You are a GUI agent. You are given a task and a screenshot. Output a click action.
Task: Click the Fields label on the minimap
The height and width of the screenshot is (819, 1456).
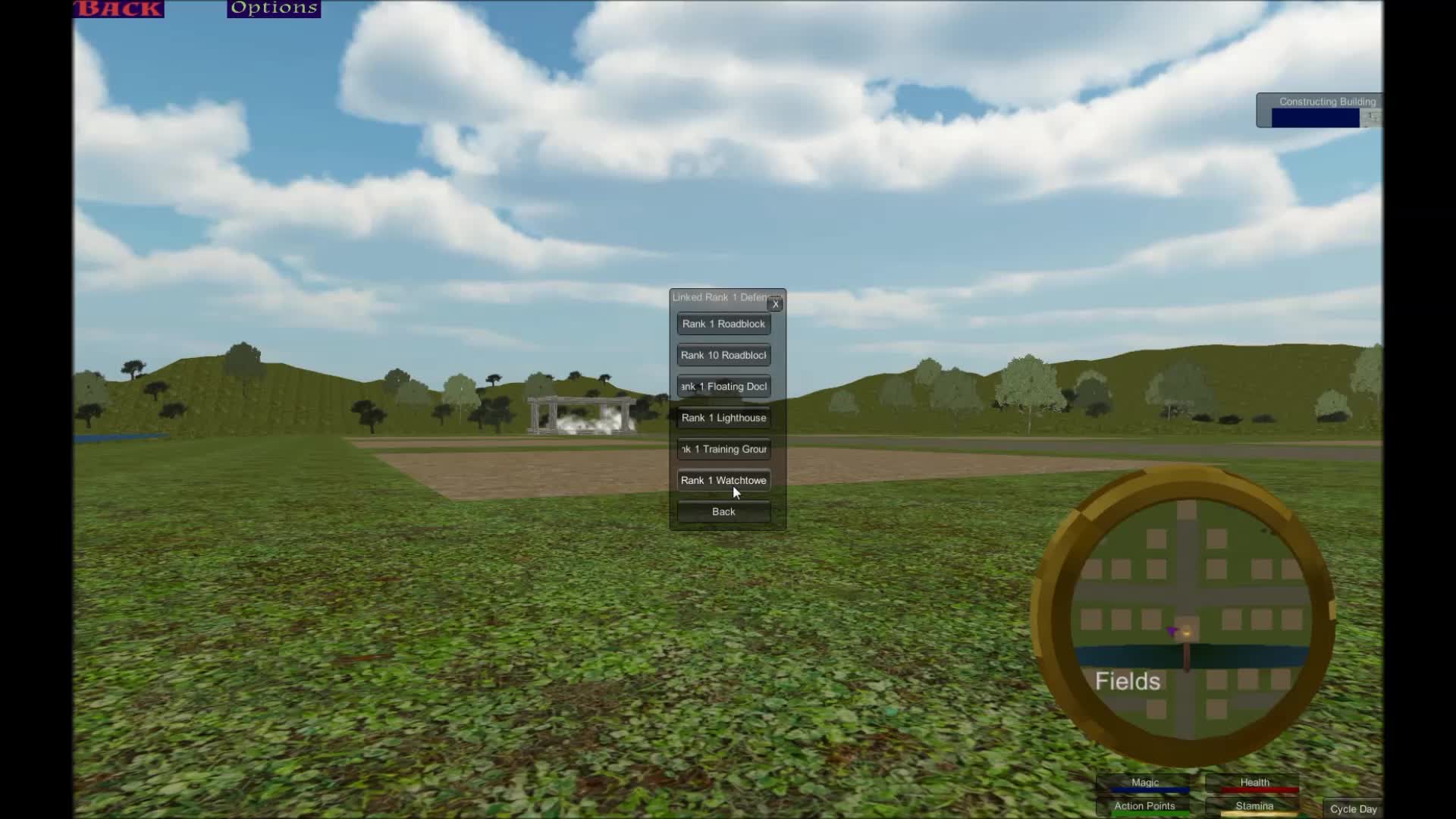pyautogui.click(x=1128, y=681)
